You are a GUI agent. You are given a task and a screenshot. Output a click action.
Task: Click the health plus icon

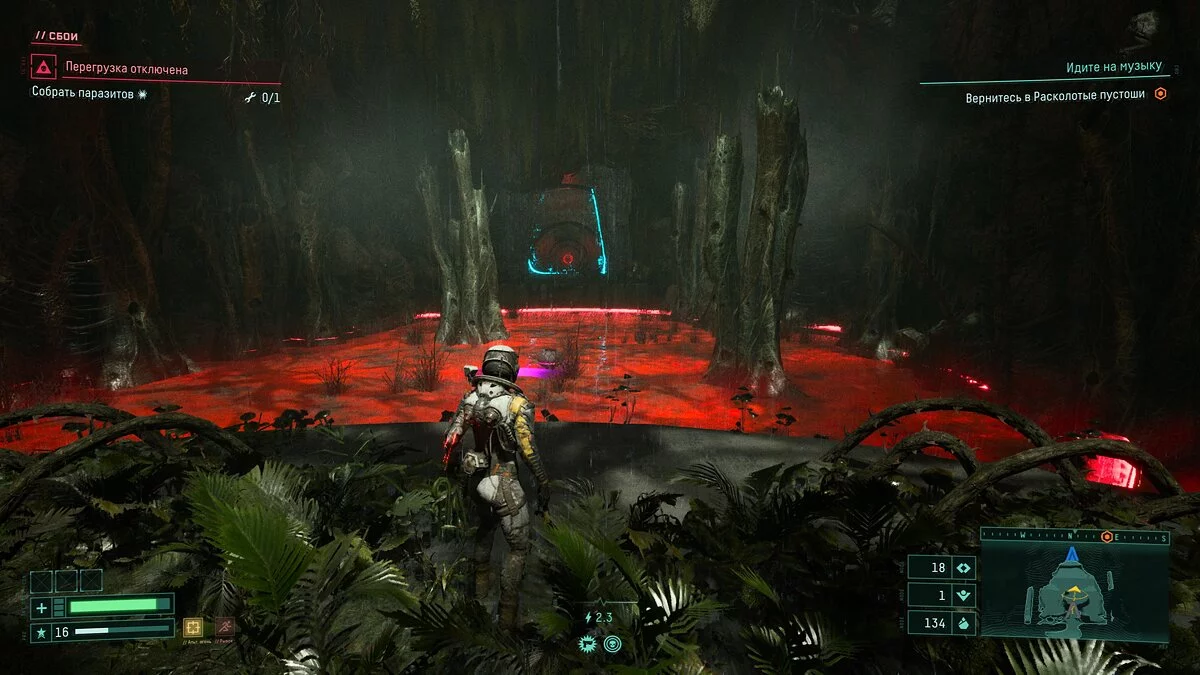point(41,607)
